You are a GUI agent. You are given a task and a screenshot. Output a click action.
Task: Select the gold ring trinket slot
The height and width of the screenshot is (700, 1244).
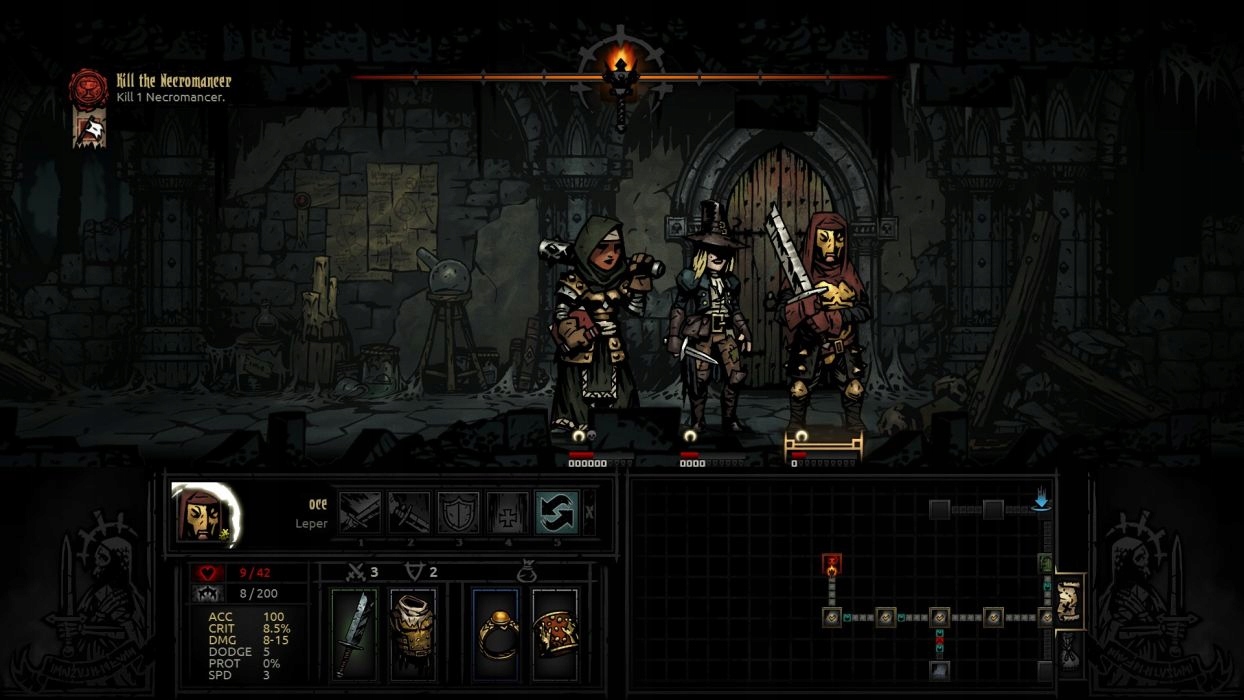(x=496, y=635)
